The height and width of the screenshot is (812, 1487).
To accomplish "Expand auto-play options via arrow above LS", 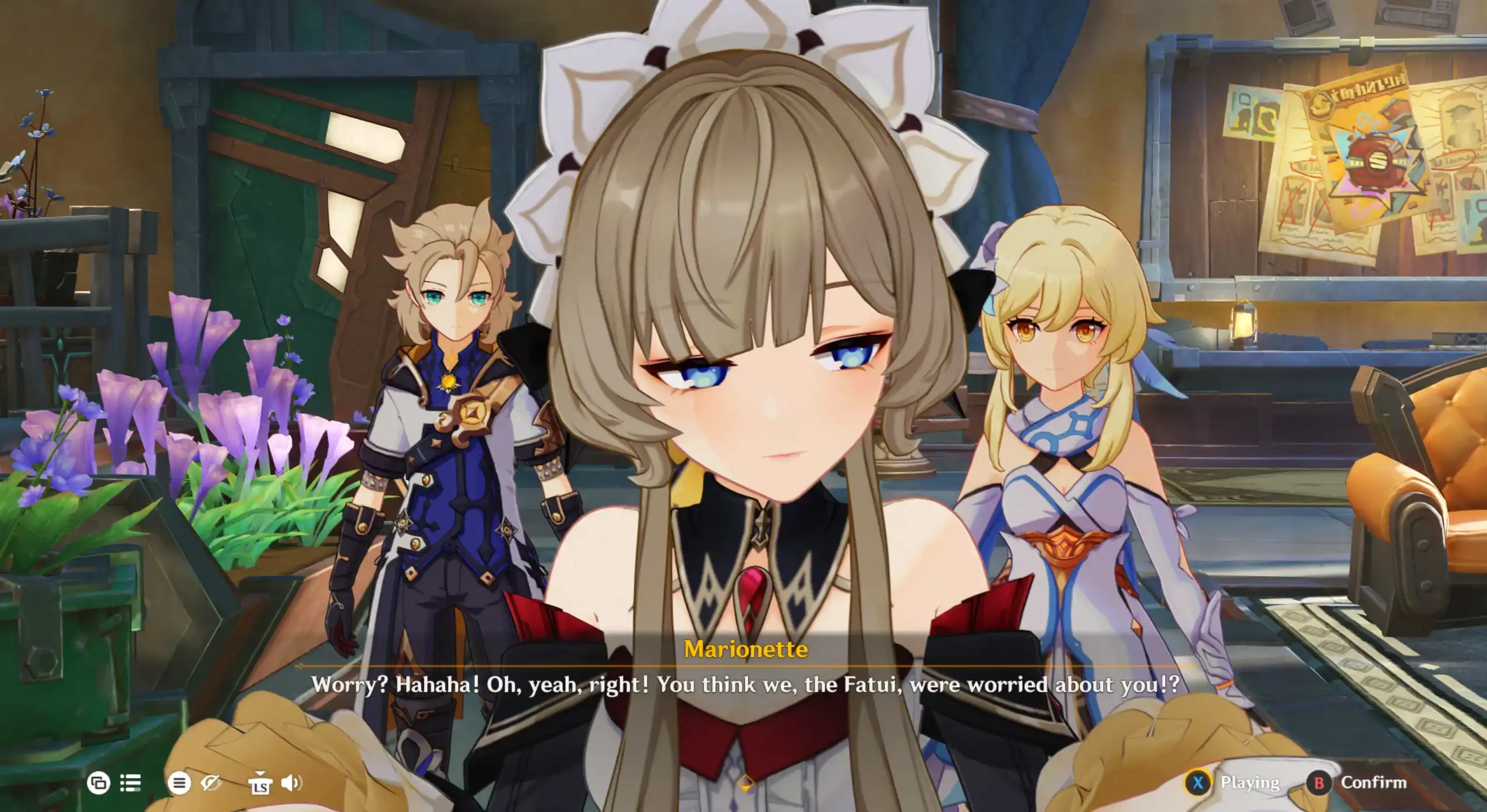I will tap(260, 773).
